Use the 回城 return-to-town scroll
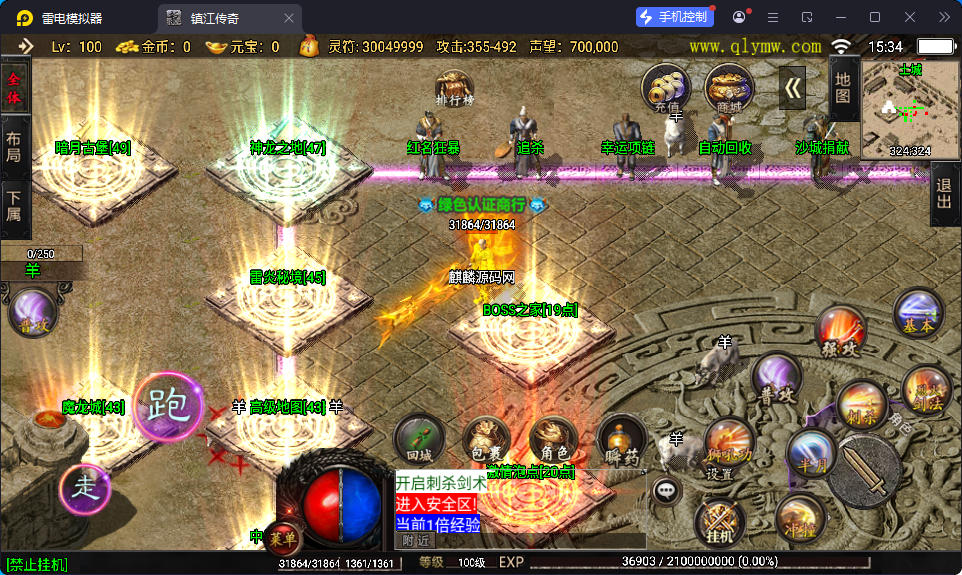This screenshot has width=962, height=575. 419,439
